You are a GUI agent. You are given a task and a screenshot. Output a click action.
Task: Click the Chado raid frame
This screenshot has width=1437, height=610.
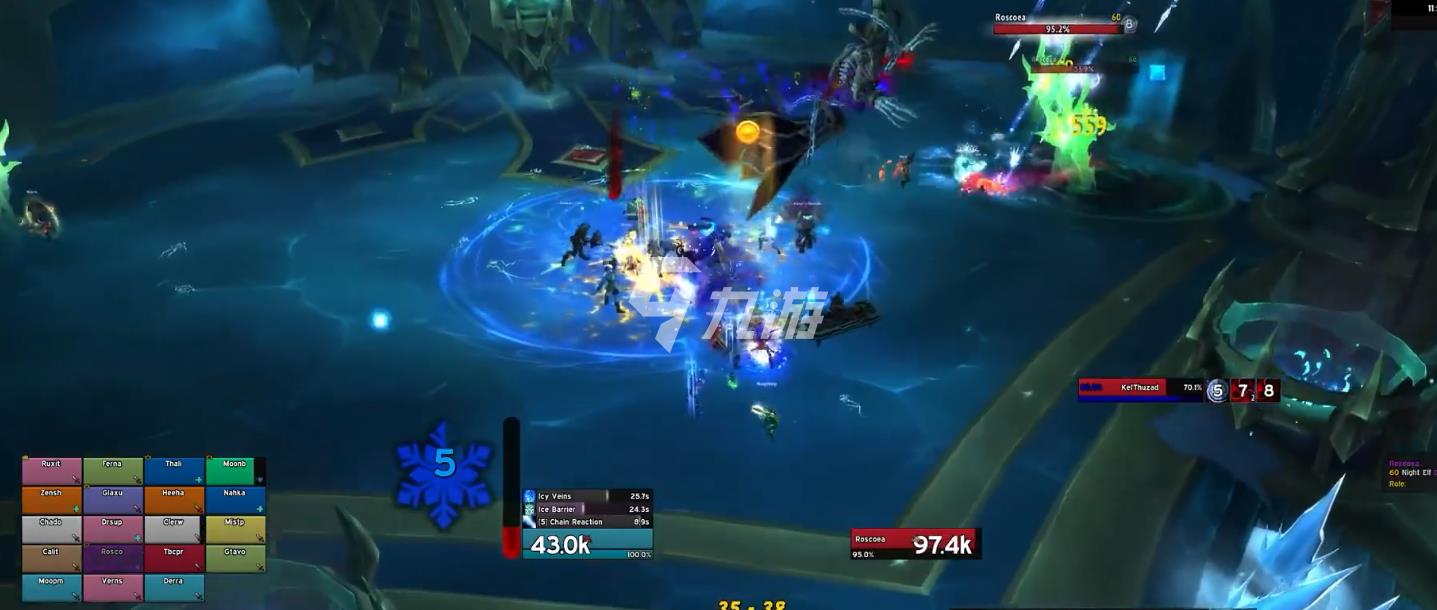pyautogui.click(x=52, y=529)
